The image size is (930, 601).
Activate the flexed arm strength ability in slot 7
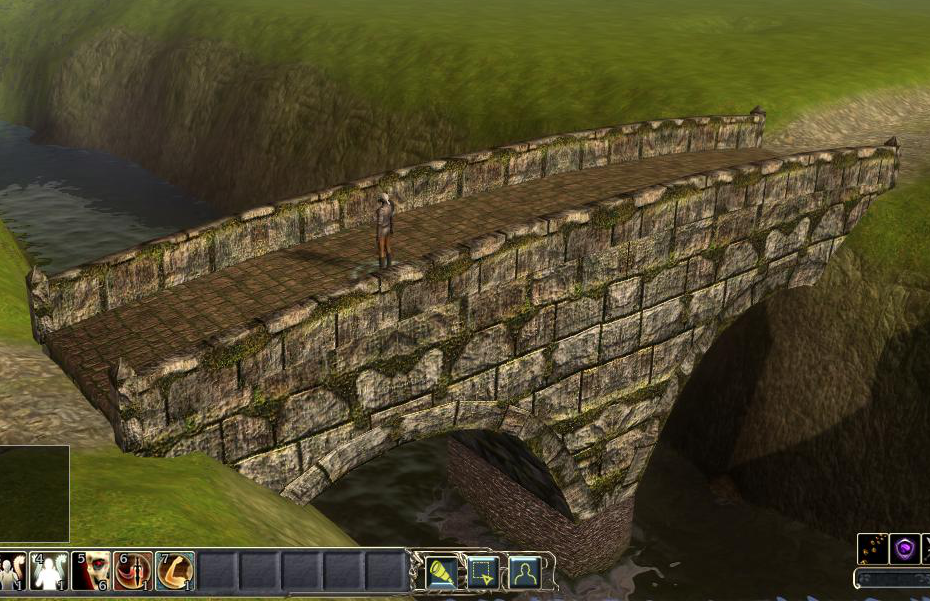(175, 572)
